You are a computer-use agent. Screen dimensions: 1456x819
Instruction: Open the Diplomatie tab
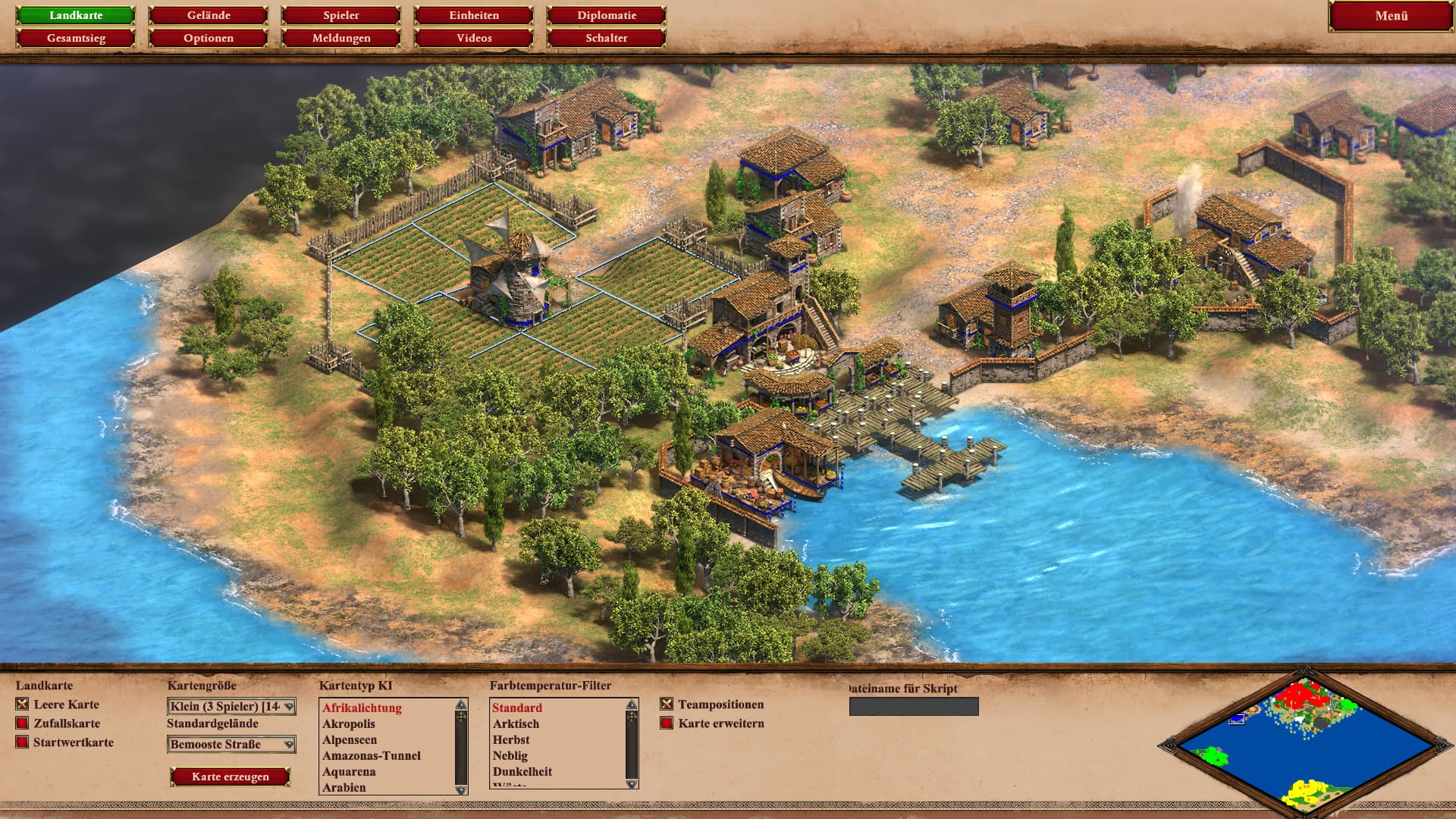point(607,15)
